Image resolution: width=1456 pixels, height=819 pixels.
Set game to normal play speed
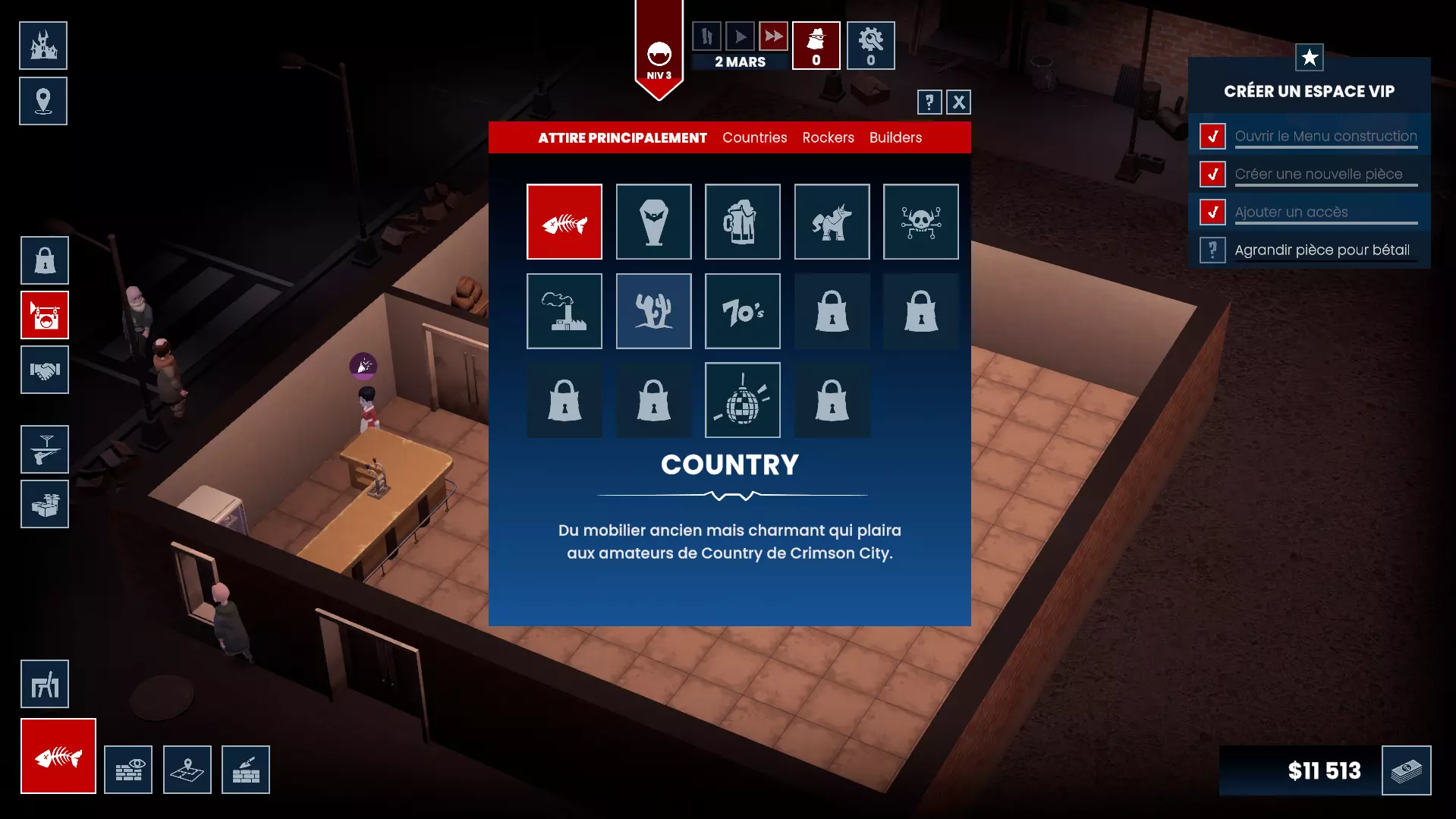740,36
